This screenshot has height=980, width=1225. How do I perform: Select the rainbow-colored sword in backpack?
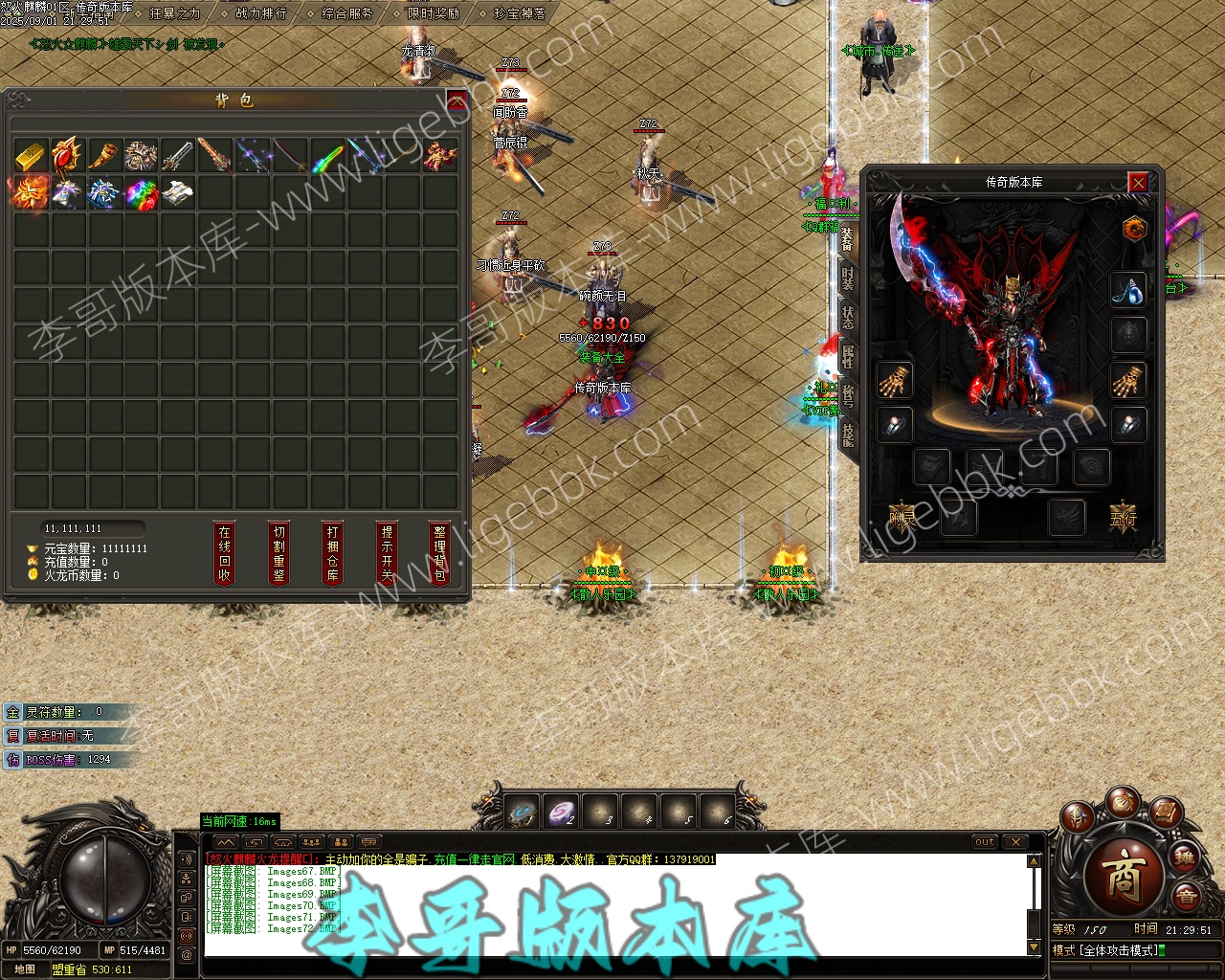click(327, 155)
